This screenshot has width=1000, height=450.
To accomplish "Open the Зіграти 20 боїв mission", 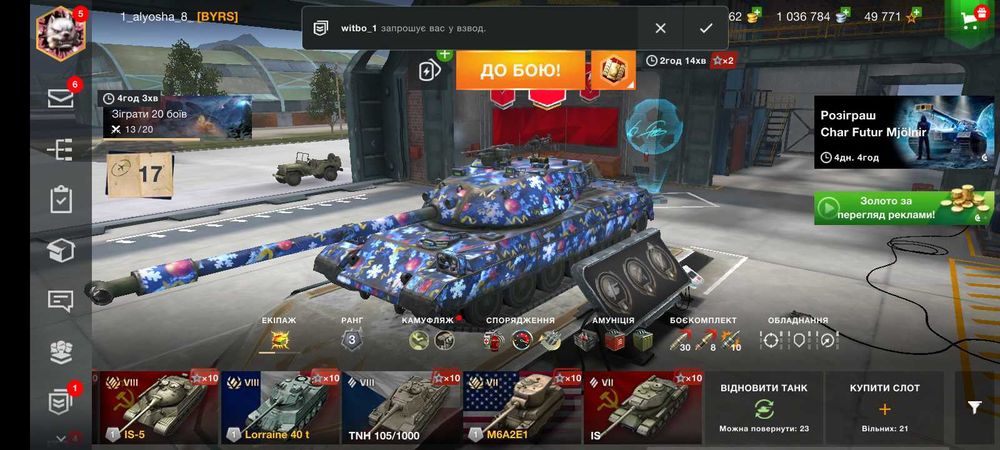I will pyautogui.click(x=175, y=115).
